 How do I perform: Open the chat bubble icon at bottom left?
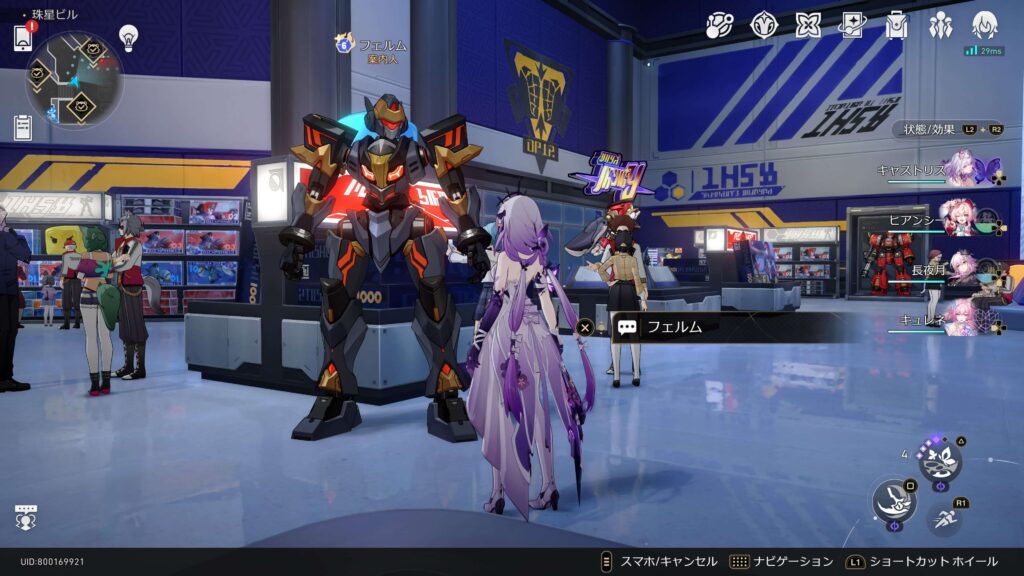coord(26,517)
